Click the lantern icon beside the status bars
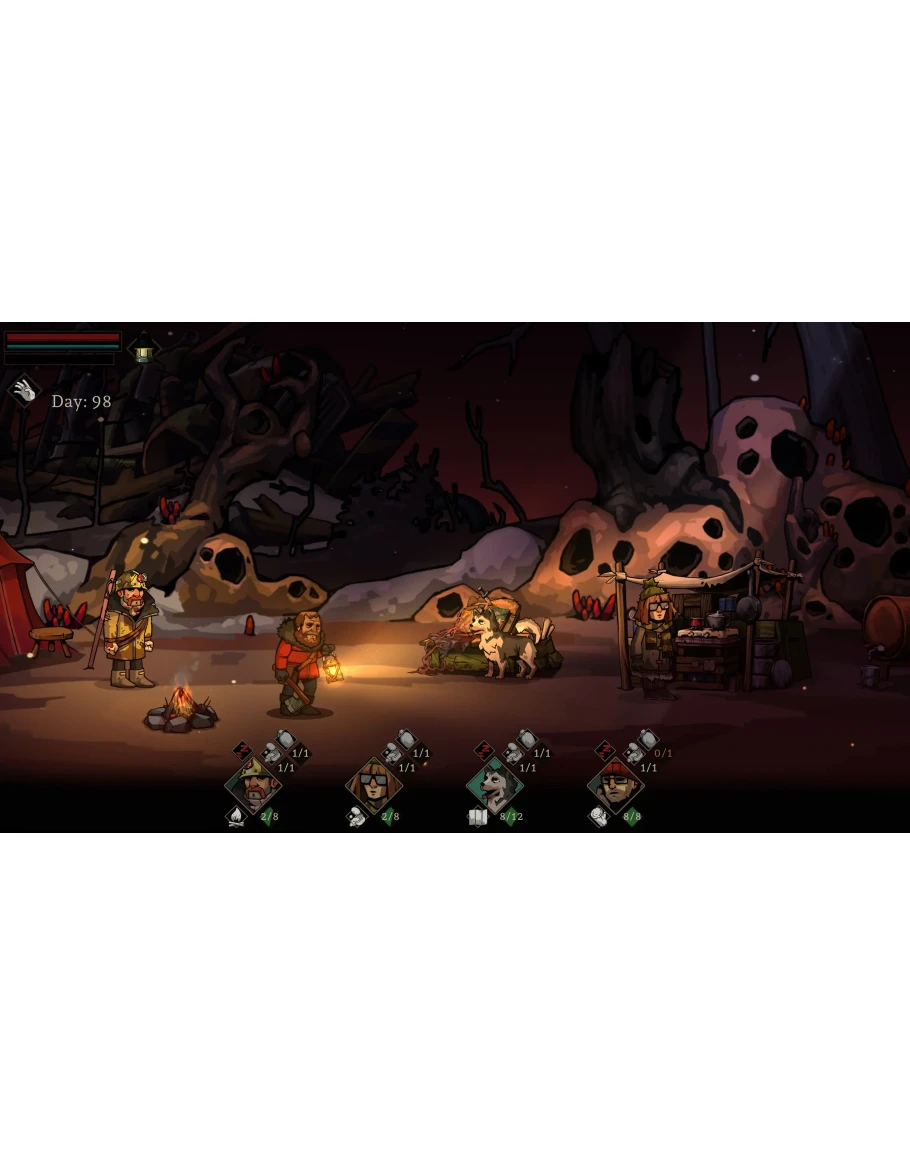910x1155 pixels. pos(144,349)
